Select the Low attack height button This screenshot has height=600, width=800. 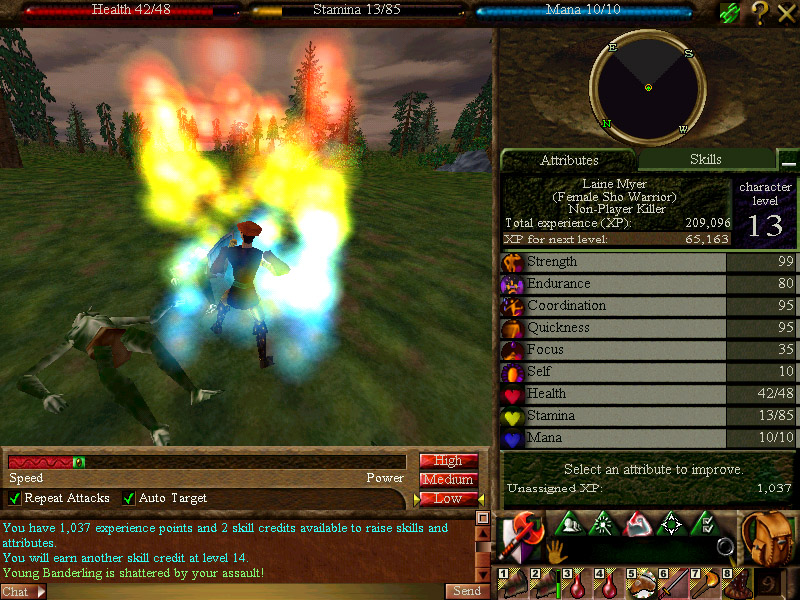click(448, 498)
